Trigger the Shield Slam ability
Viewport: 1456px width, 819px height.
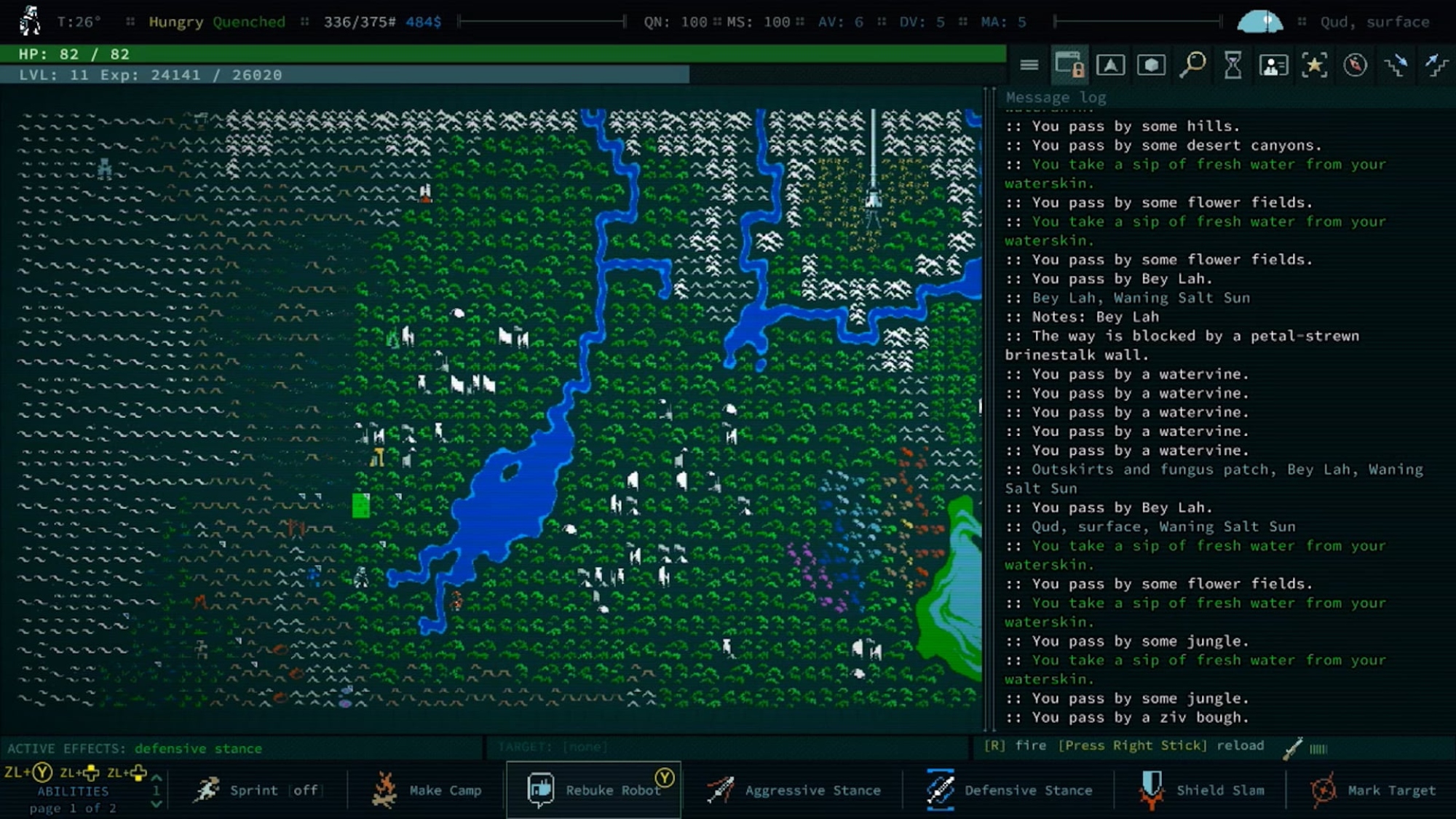click(1200, 791)
